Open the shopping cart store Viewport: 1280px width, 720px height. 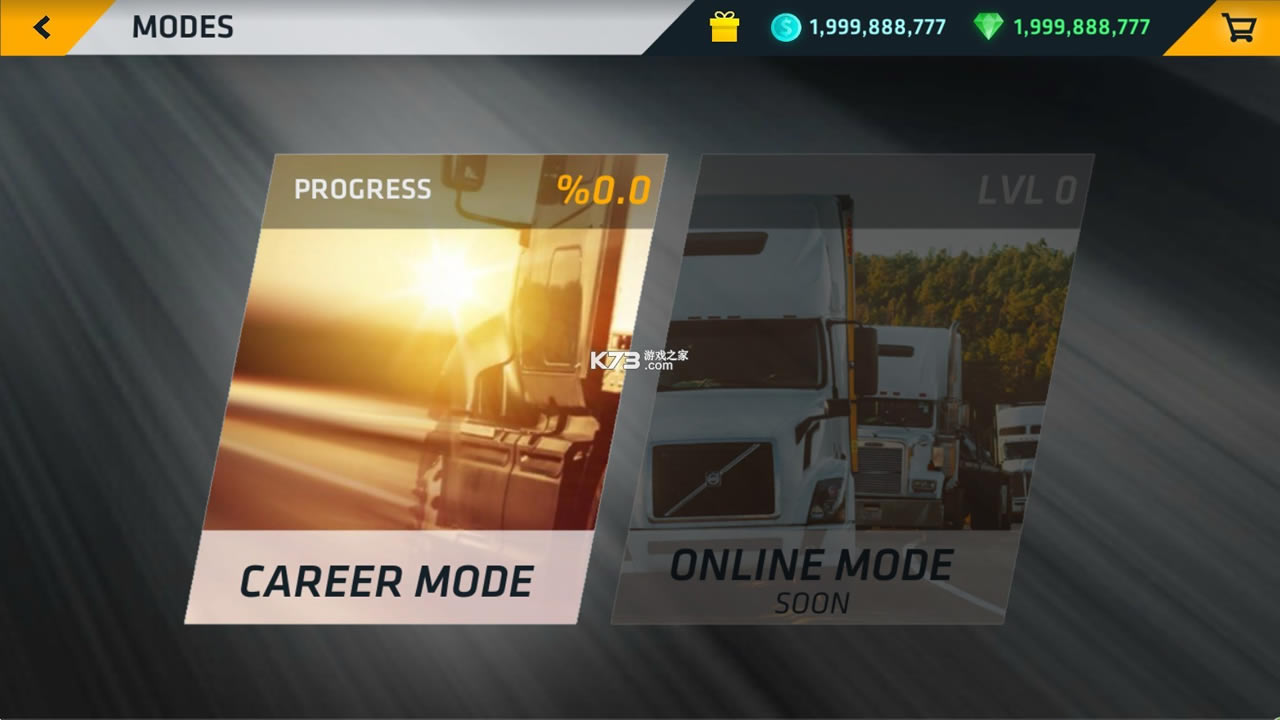[x=1238, y=27]
